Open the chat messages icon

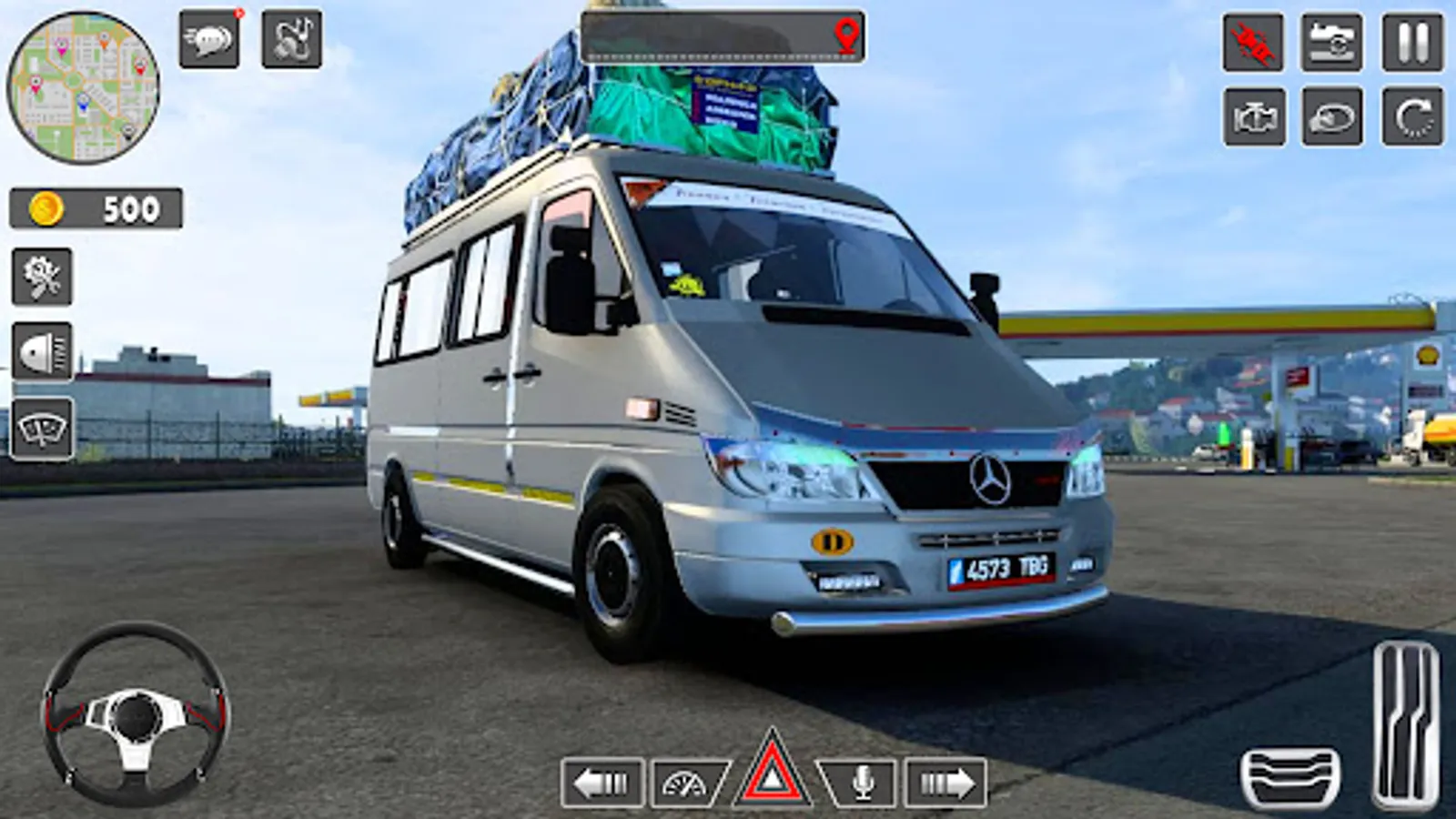point(211,39)
